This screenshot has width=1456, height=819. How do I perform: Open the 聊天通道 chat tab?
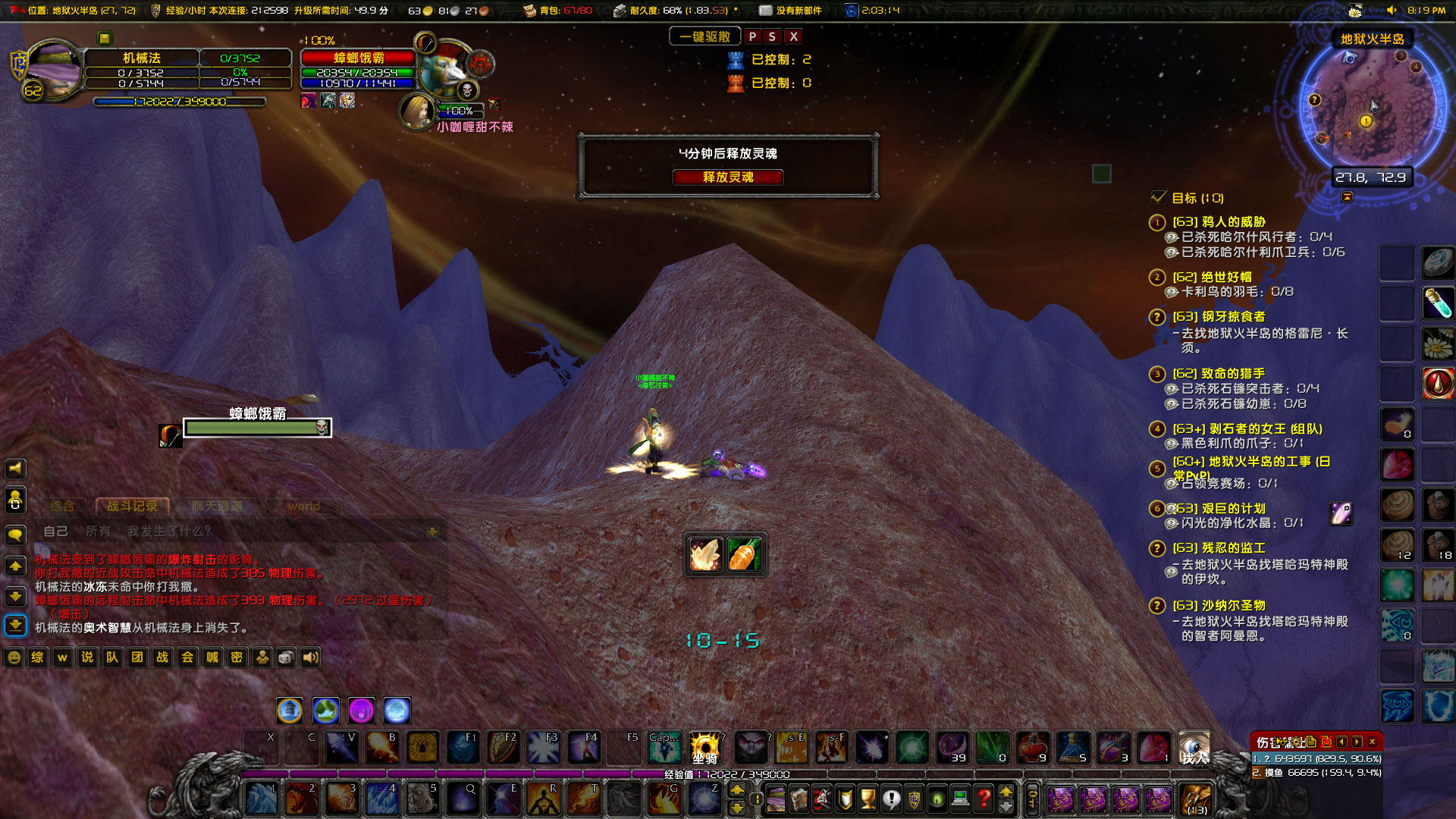pyautogui.click(x=218, y=506)
